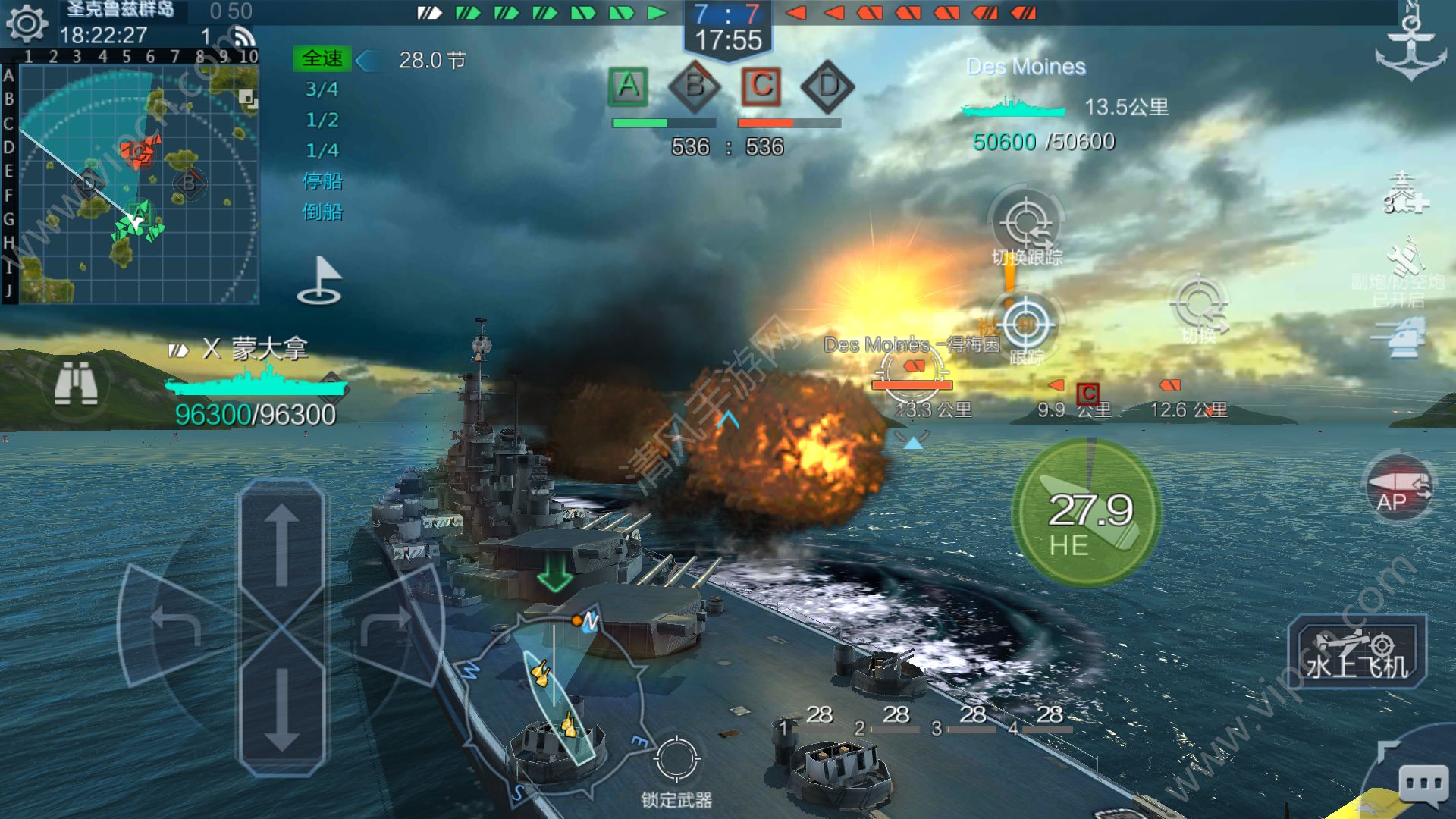Toggle weapon lock 锁定武器
Screen dimensions: 1456x819
point(676,761)
